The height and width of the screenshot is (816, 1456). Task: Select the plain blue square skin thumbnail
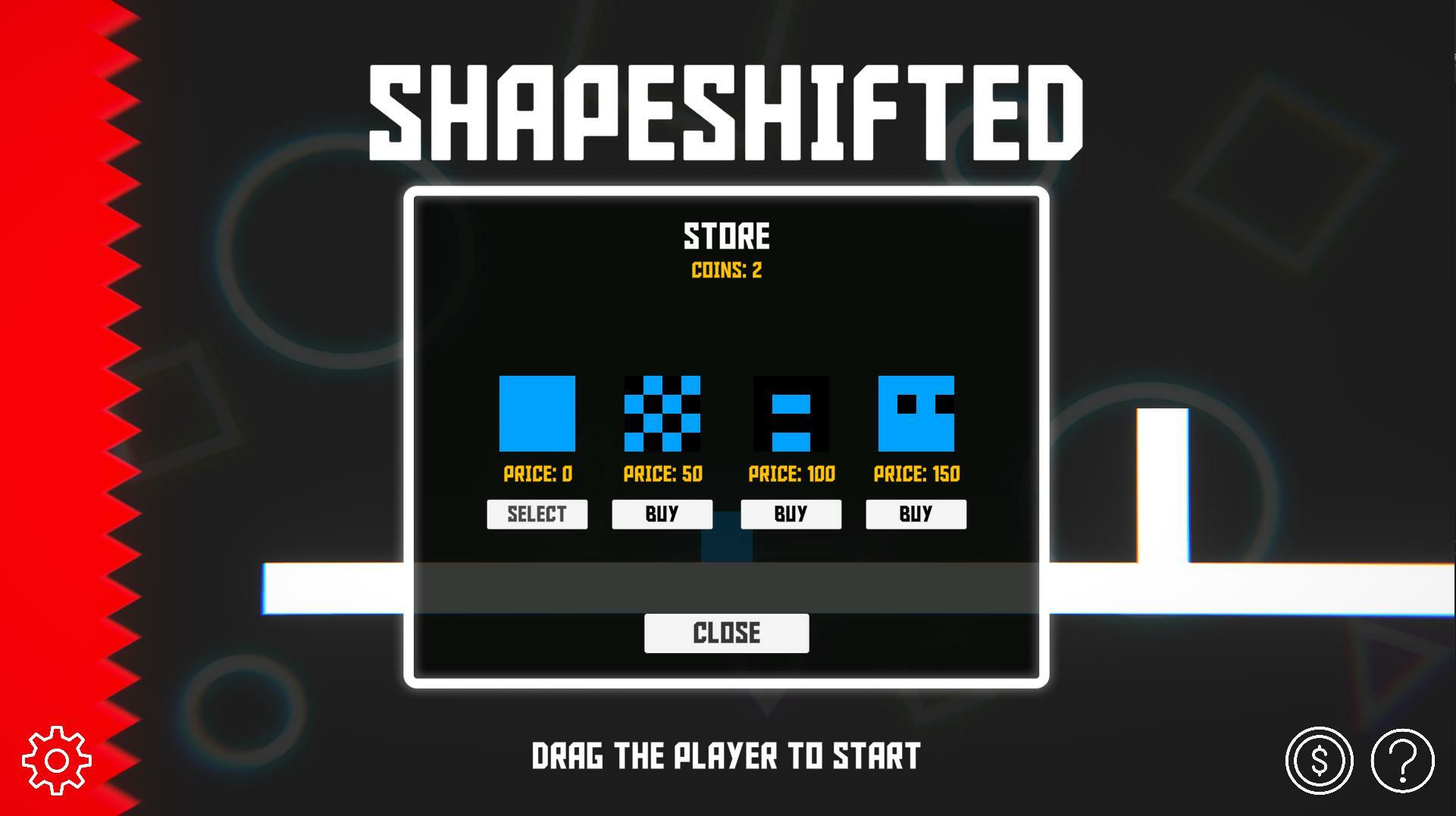(537, 414)
